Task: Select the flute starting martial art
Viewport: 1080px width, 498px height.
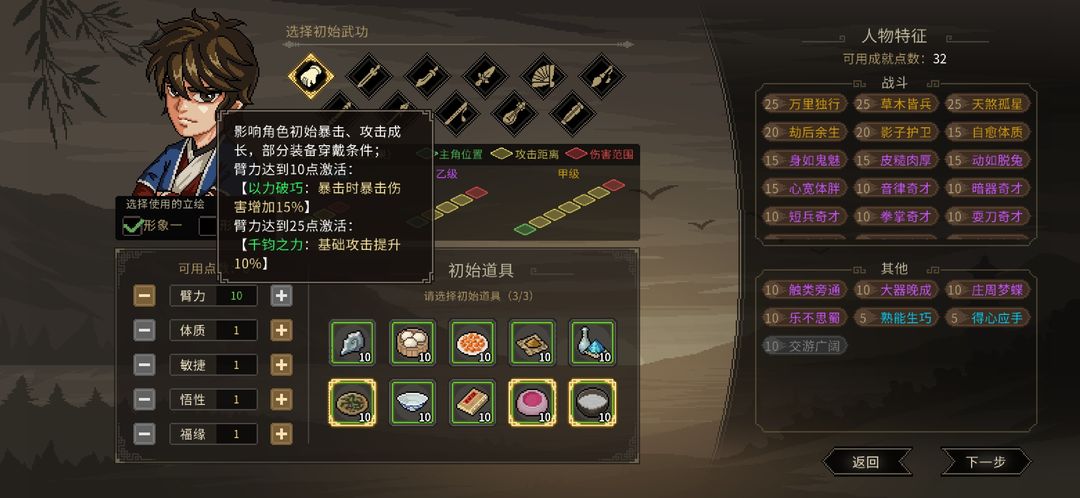Action: [x=455, y=111]
